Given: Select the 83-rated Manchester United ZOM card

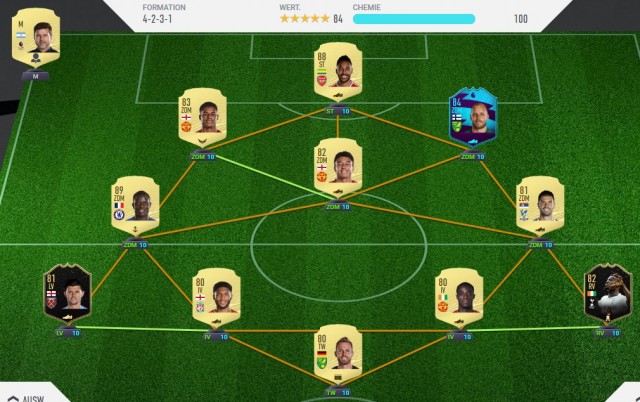Looking at the screenshot, I should tap(202, 119).
